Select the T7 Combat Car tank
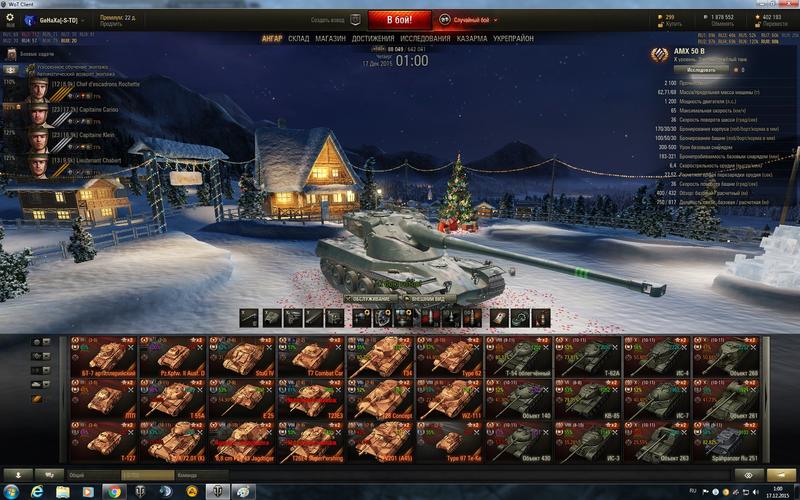800x500 pixels. pos(311,356)
